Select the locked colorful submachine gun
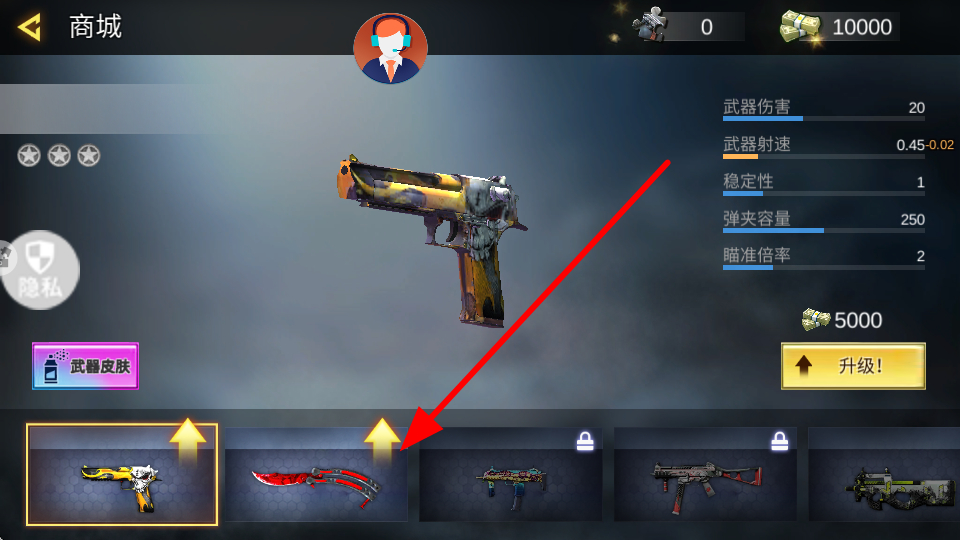 [510, 475]
